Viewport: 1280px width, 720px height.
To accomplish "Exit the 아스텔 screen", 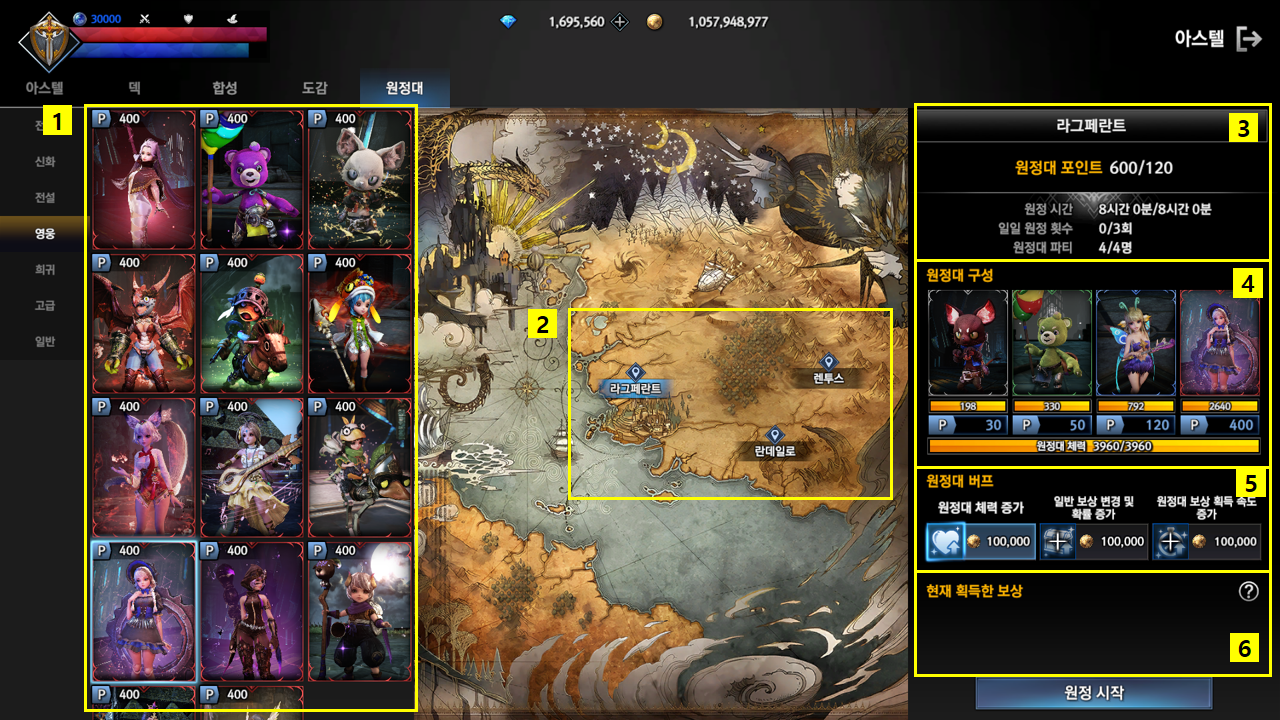I will click(x=1249, y=39).
